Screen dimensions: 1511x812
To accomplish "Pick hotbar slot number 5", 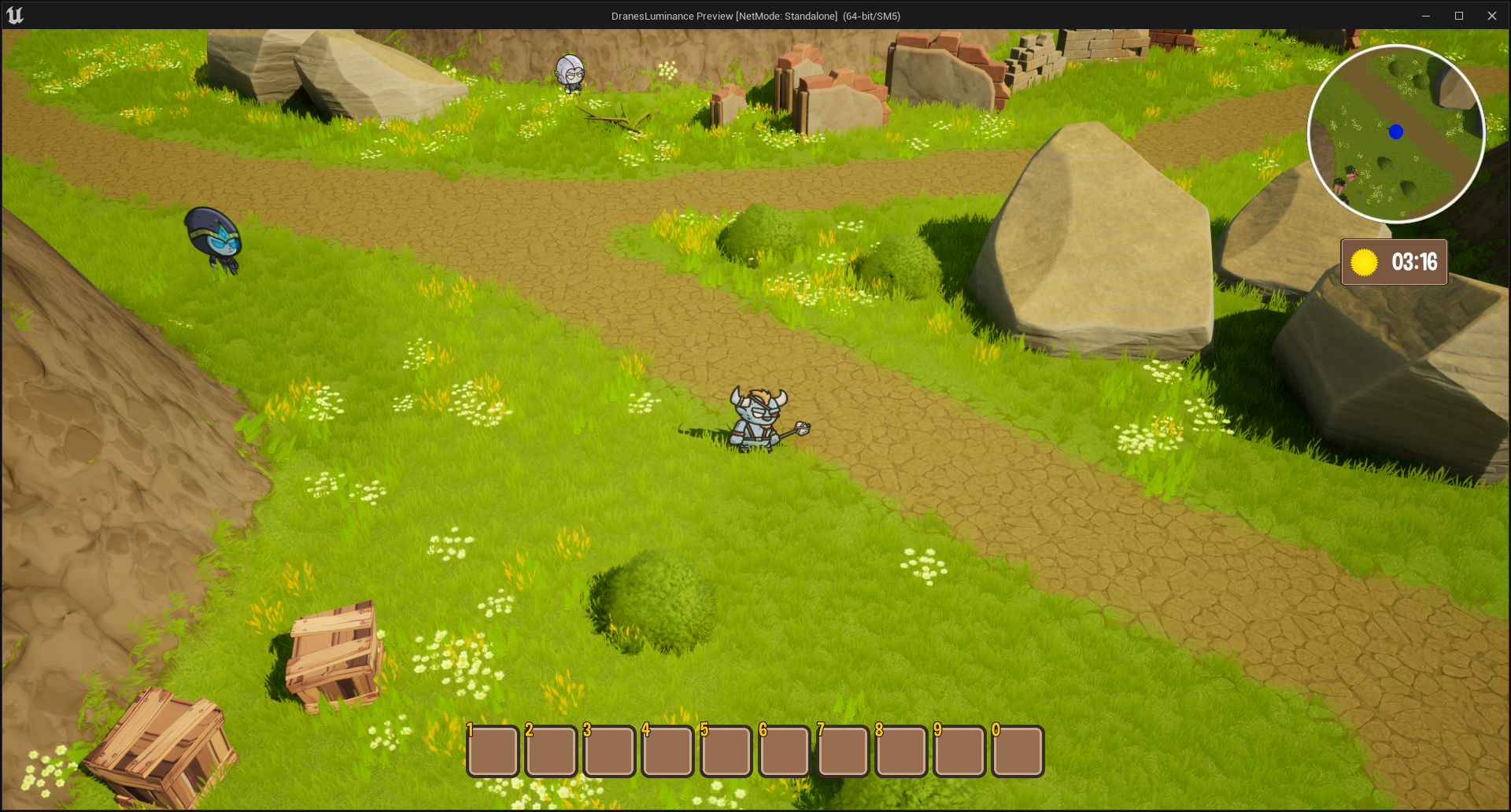I will pyautogui.click(x=726, y=751).
